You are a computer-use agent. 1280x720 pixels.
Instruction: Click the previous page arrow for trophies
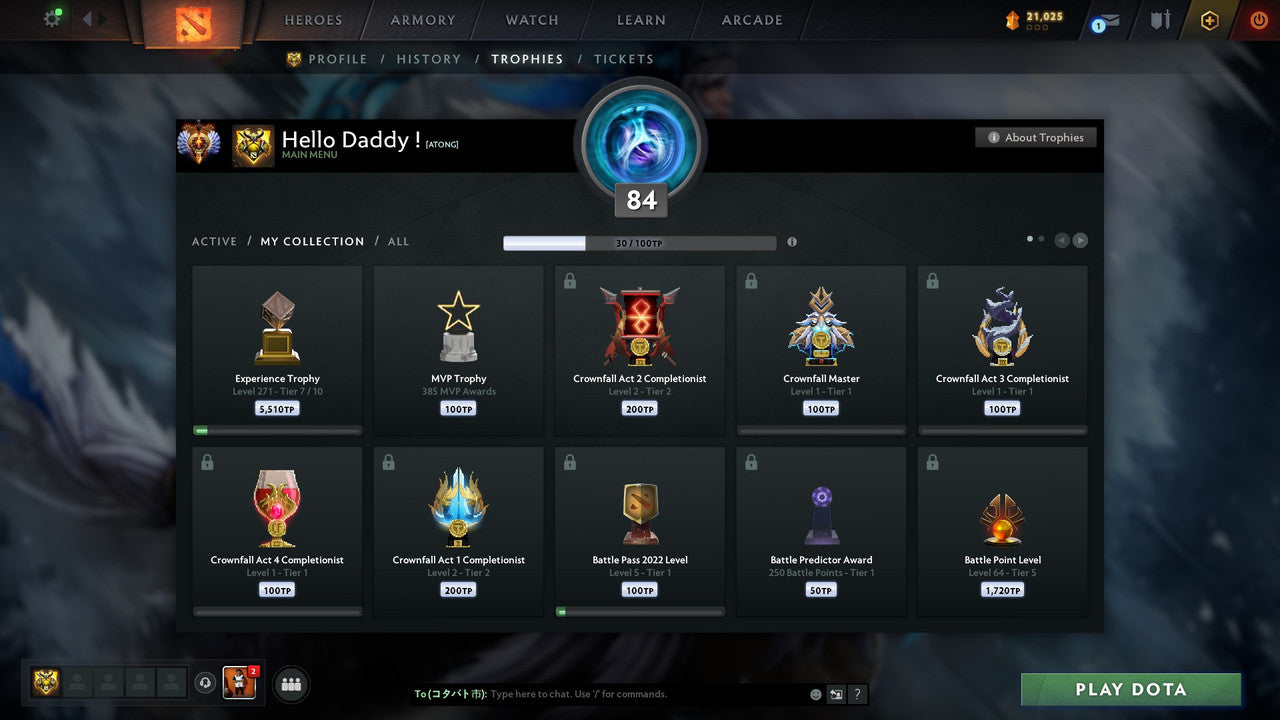pyautogui.click(x=1062, y=239)
